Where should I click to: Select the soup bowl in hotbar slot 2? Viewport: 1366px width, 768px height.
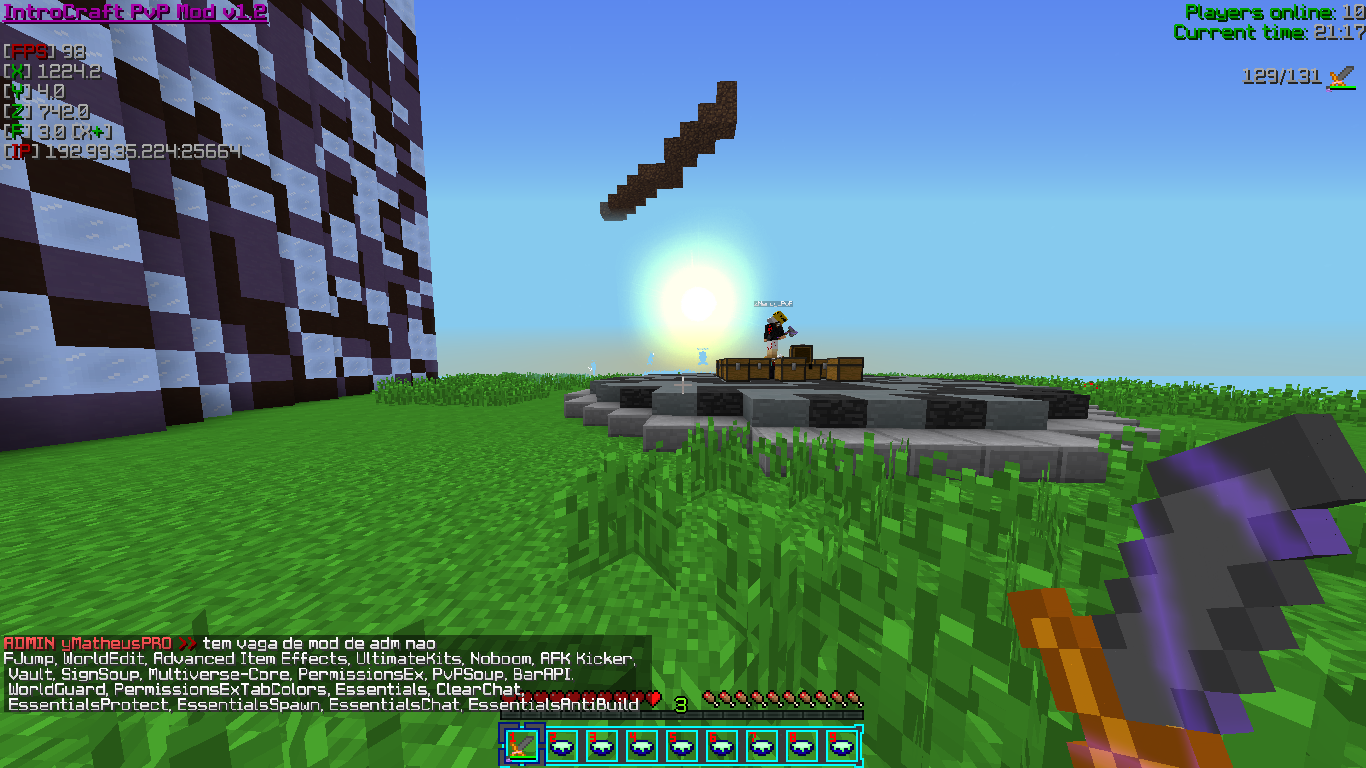coord(562,745)
